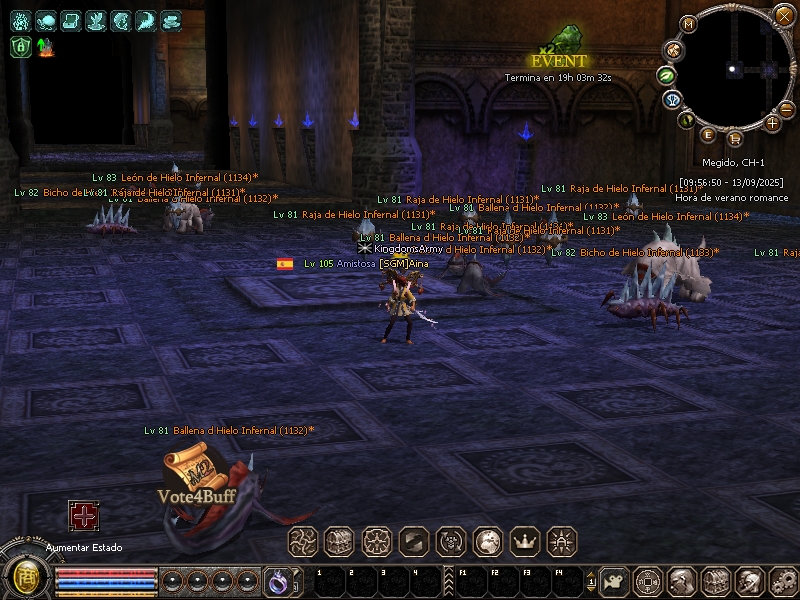
Task: Click the E button under the minimap
Action: (708, 135)
